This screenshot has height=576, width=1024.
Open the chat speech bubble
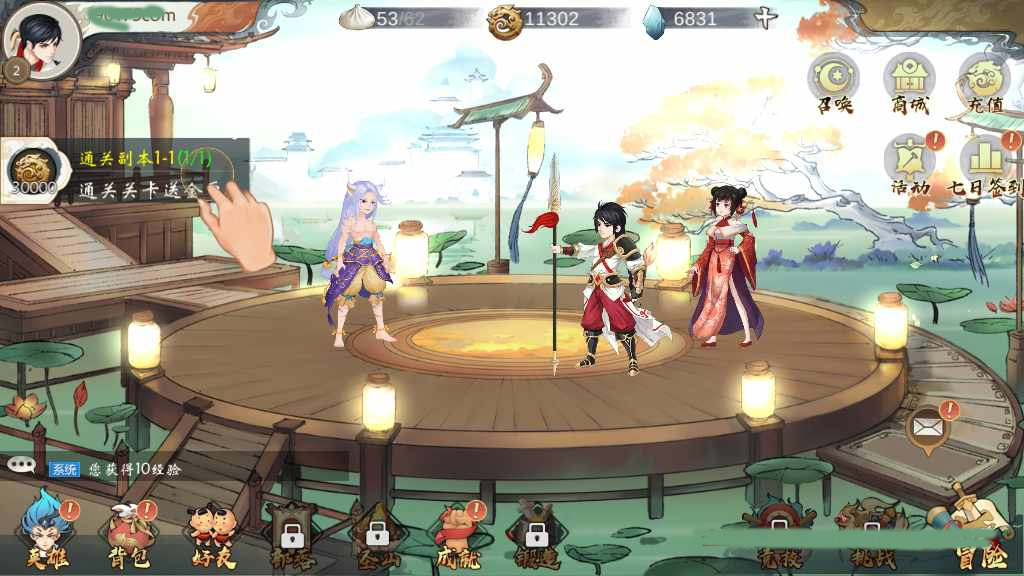[x=22, y=465]
